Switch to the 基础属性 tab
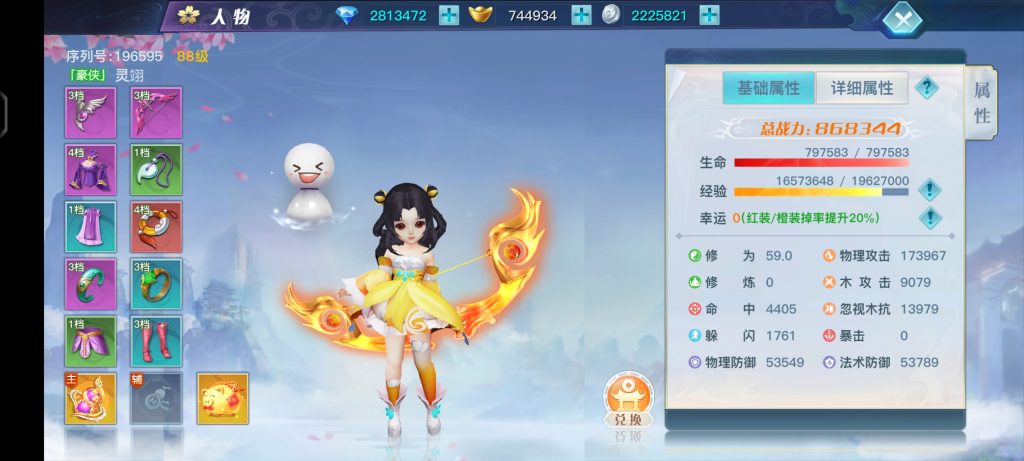Image resolution: width=1024 pixels, height=461 pixels. pos(768,88)
